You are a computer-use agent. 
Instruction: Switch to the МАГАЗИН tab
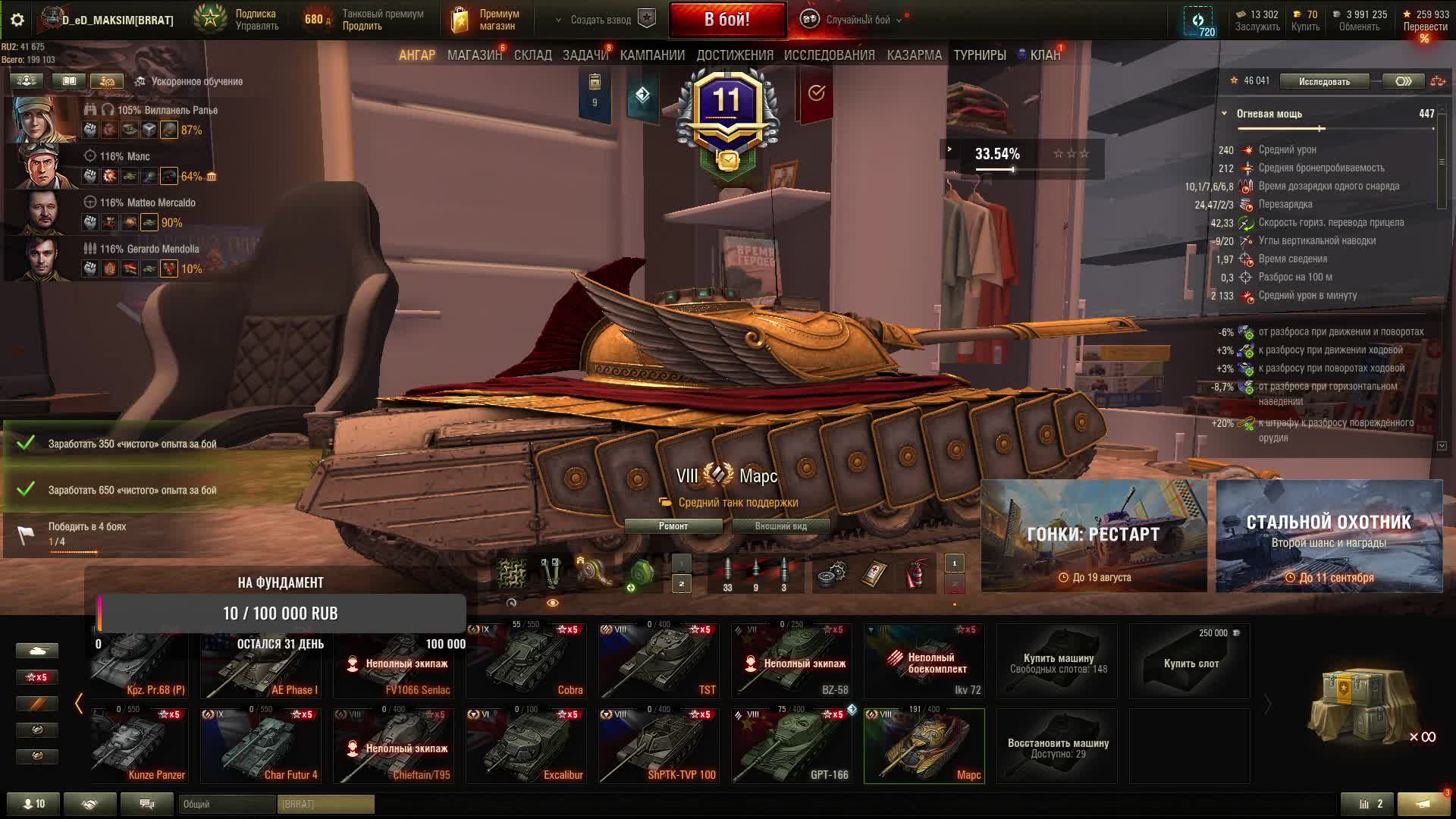[x=475, y=55]
